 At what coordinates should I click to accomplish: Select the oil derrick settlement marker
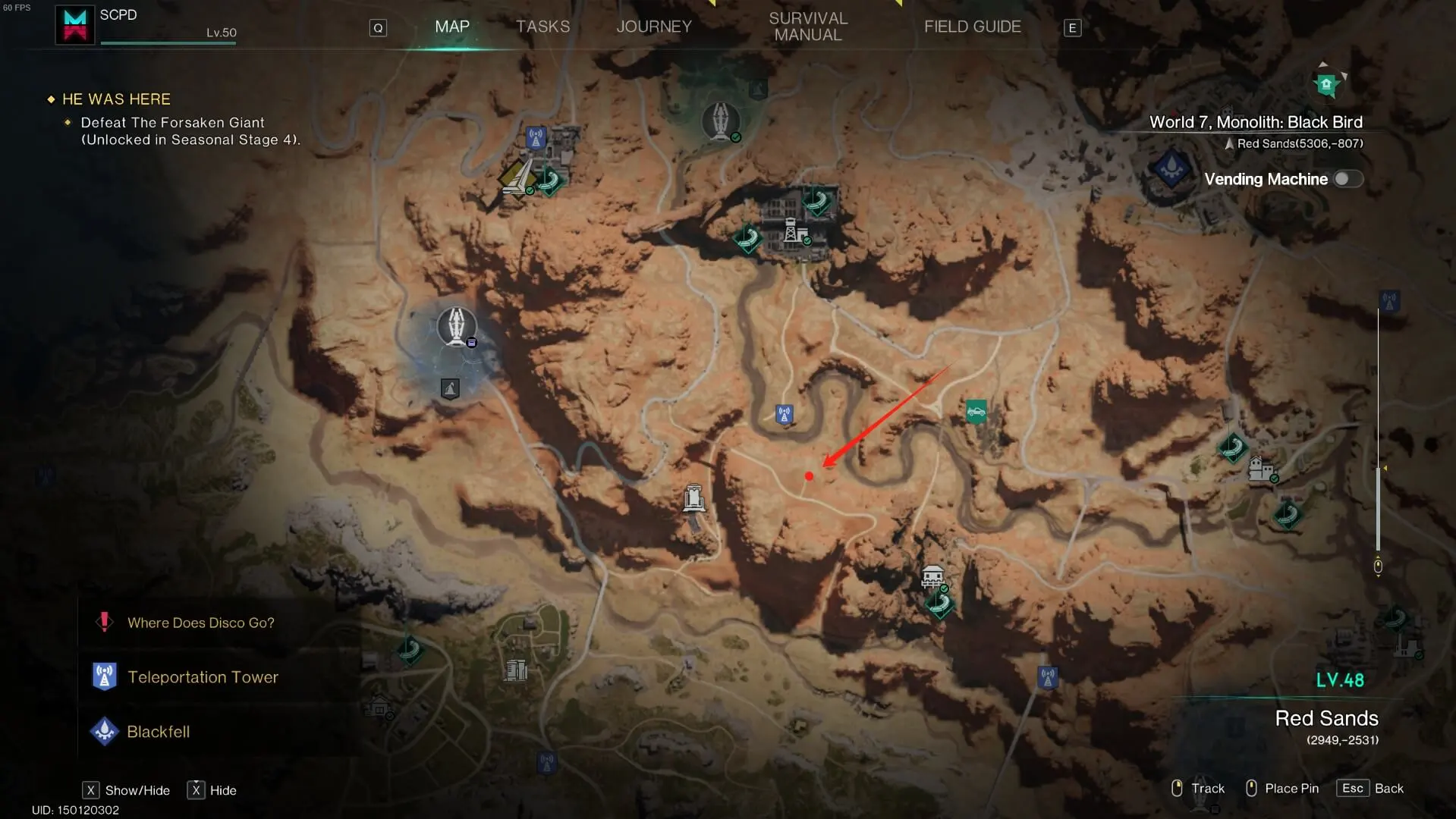coord(793,230)
